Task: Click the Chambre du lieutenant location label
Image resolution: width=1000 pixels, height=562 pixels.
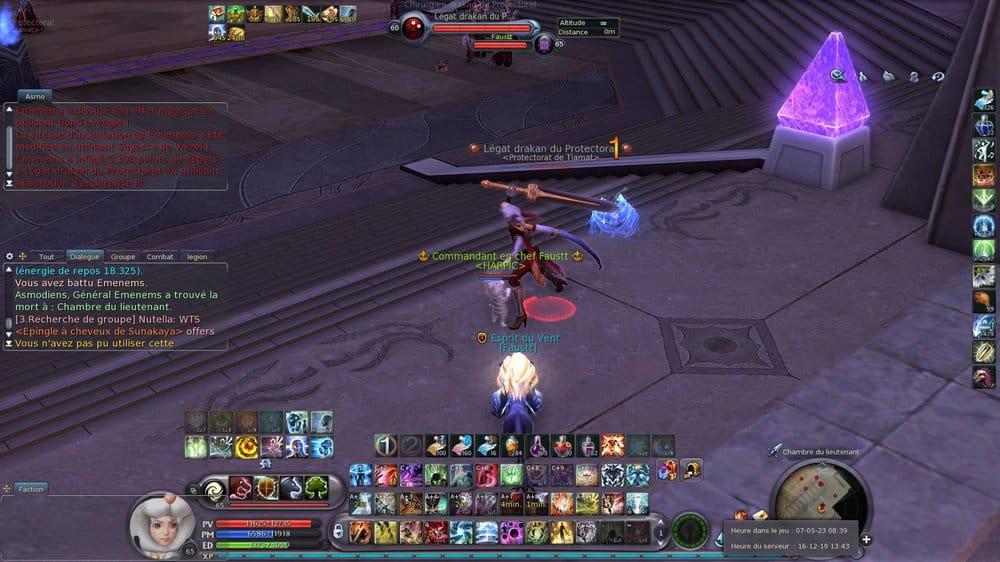Action: pyautogui.click(x=819, y=452)
